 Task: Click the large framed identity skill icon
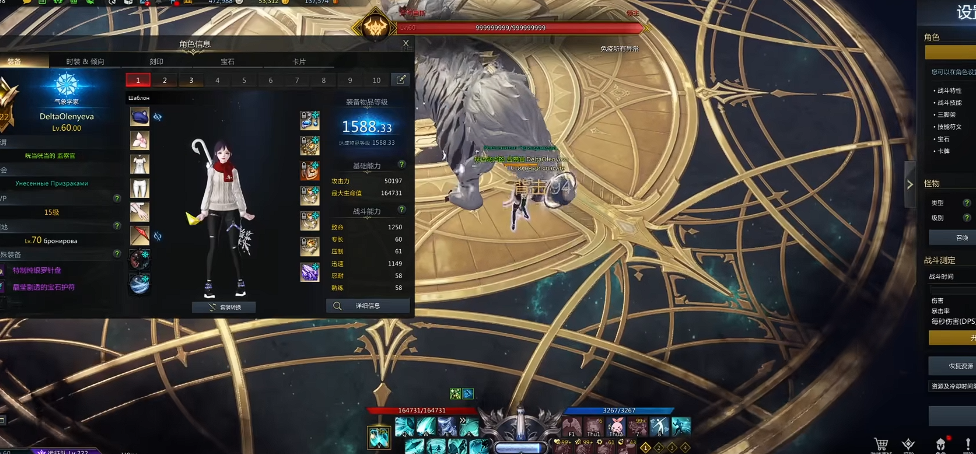click(379, 437)
